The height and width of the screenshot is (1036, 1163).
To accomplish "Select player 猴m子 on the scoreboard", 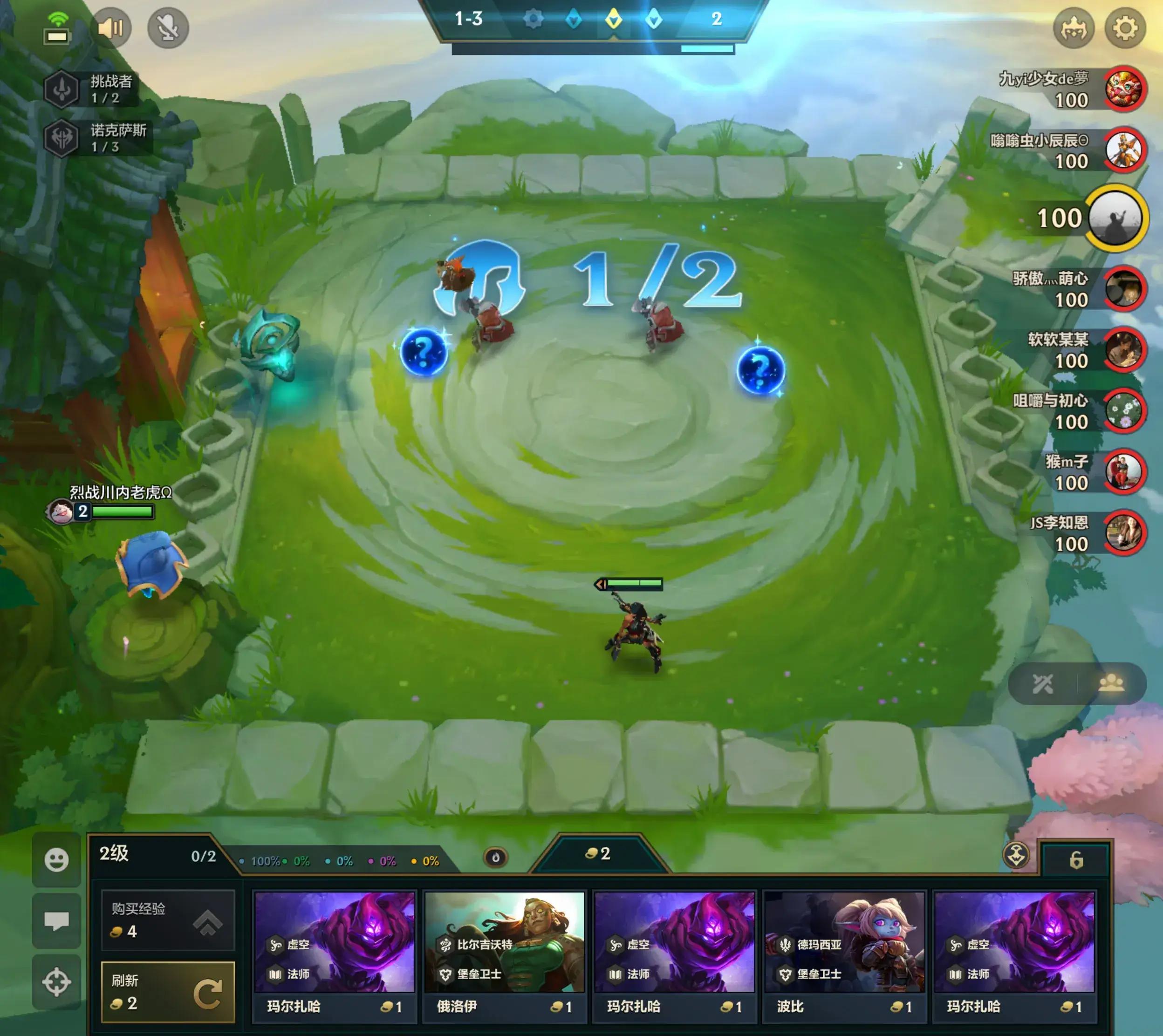I will (x=1124, y=472).
